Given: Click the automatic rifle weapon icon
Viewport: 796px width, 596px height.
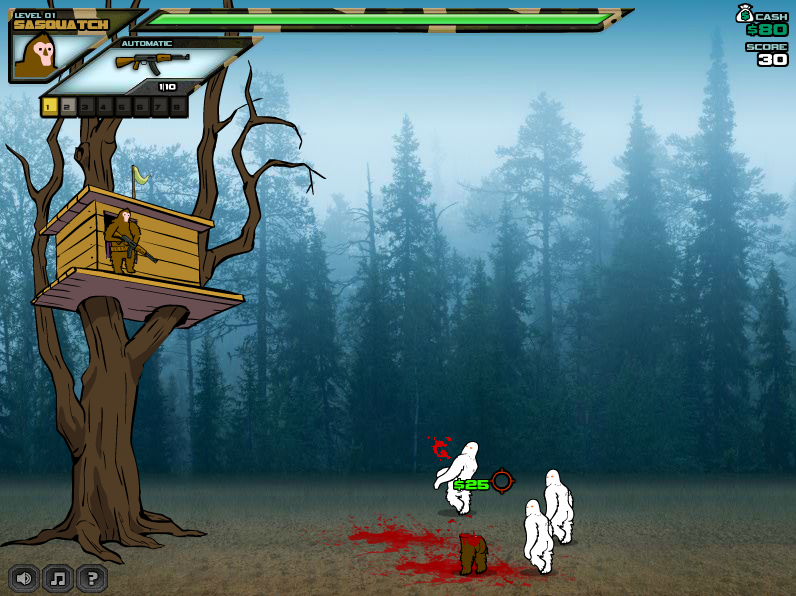Looking at the screenshot, I should (x=152, y=62).
